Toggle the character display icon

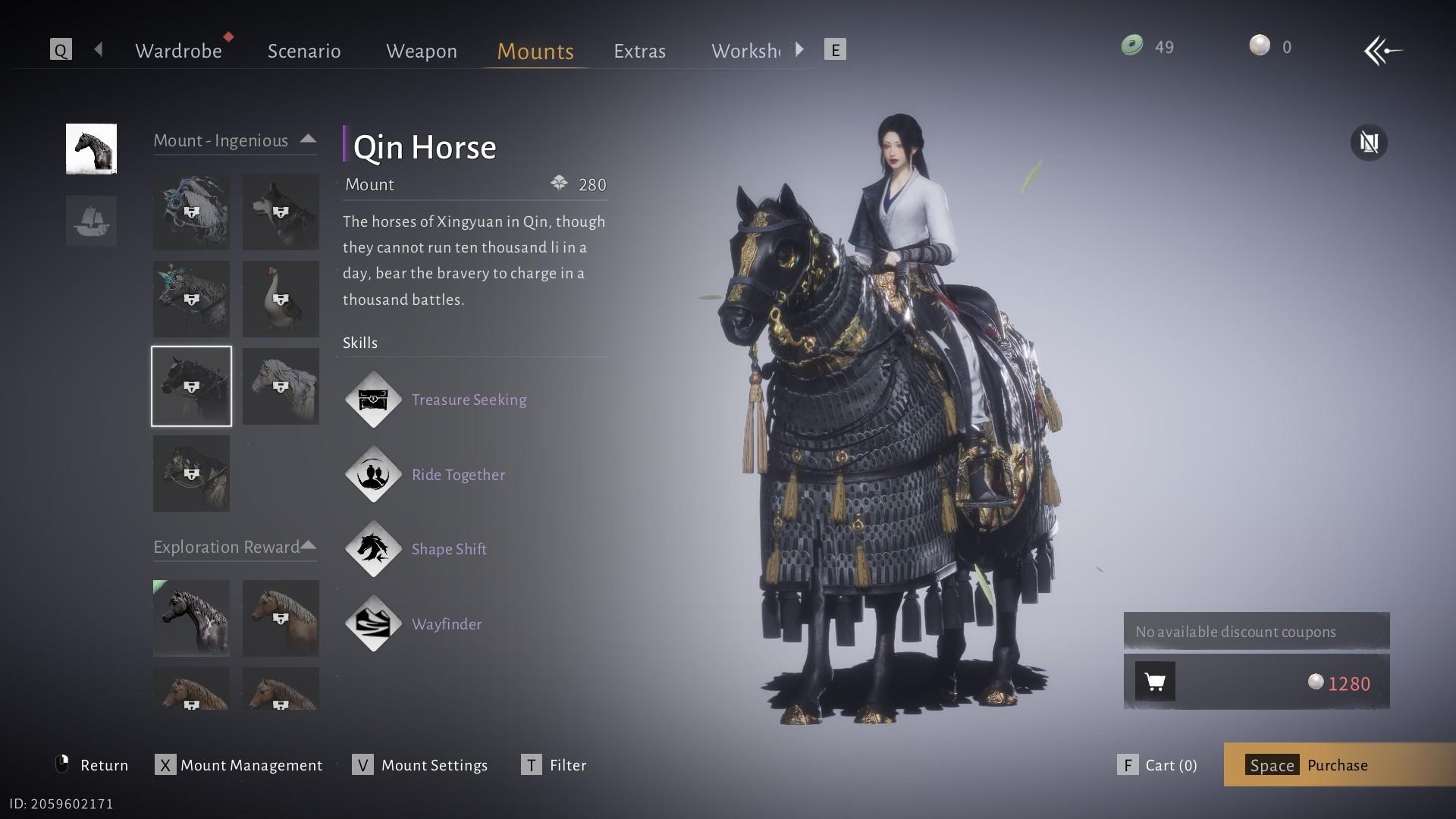coord(1369,143)
